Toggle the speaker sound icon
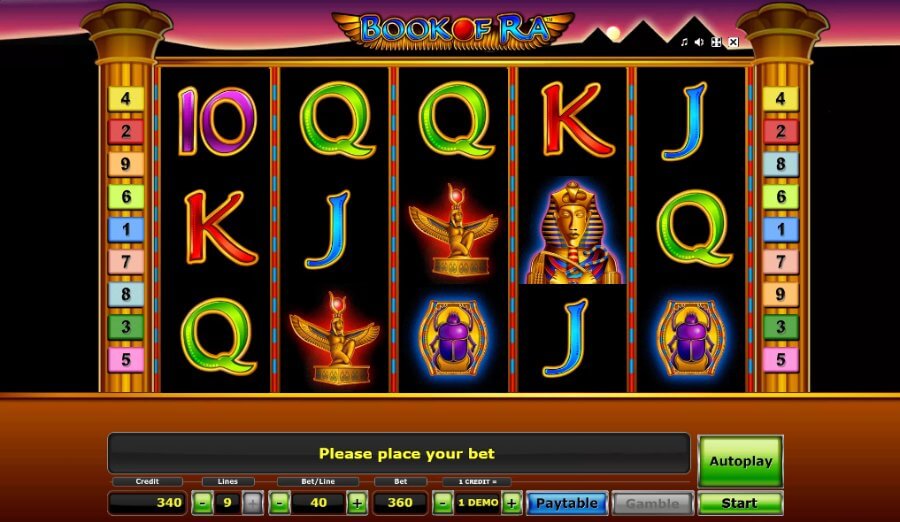The height and width of the screenshot is (522, 900). click(700, 42)
